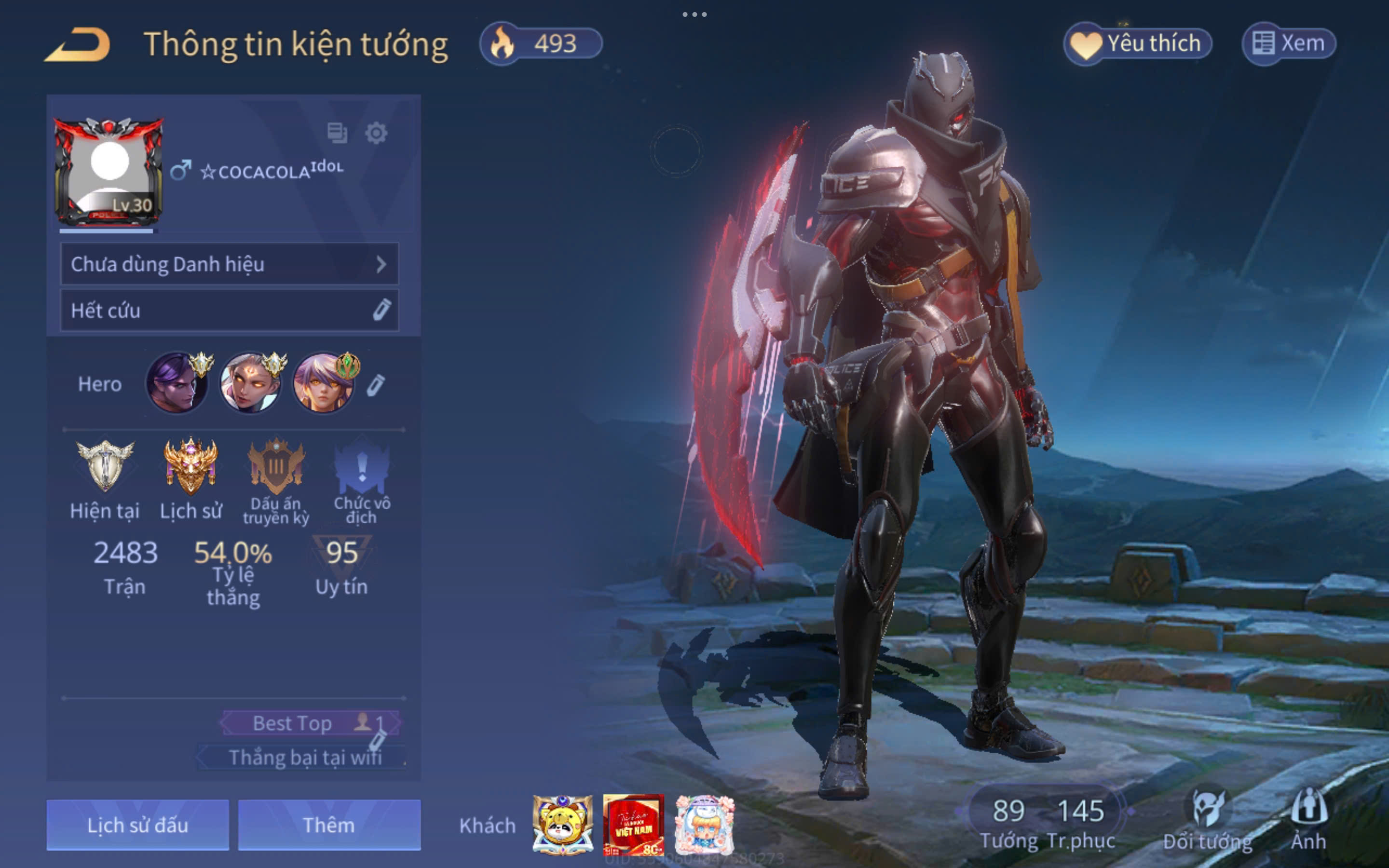1389x868 pixels.
Task: Open the gear settings icon
Action: tap(376, 133)
